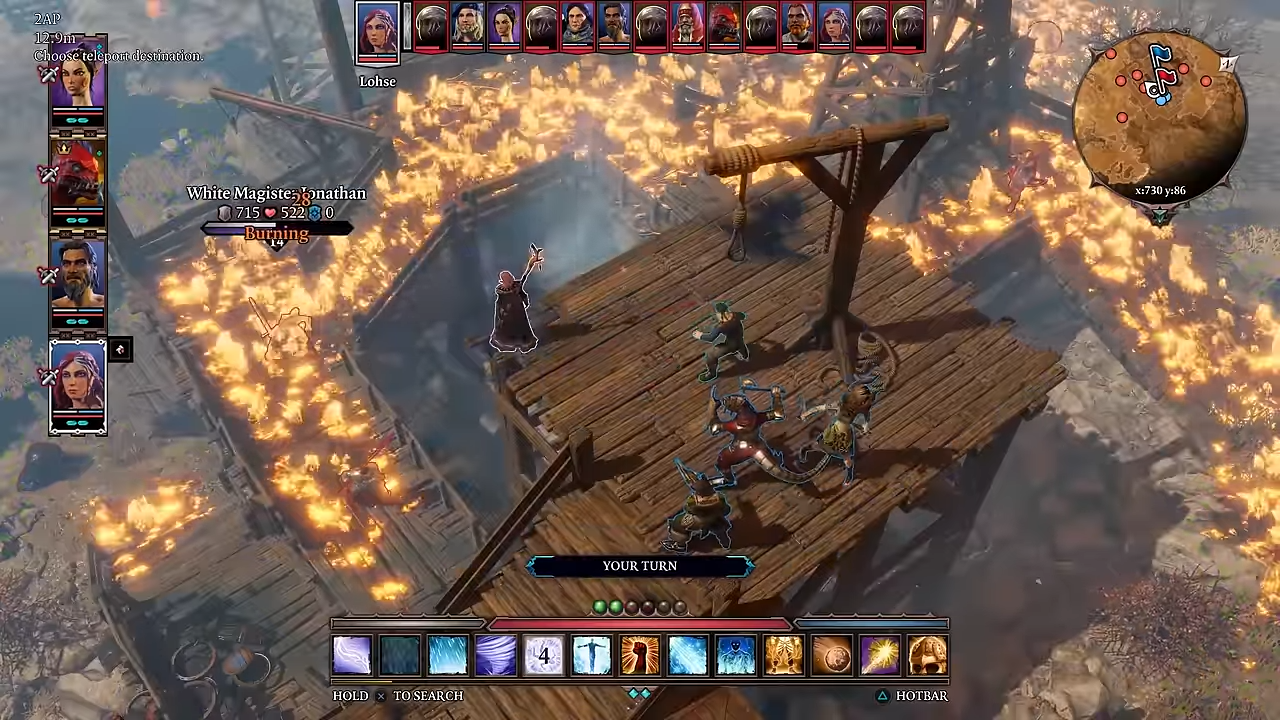This screenshot has width=1280, height=720.
Task: Use the brown boulder skill
Action: pyautogui.click(x=832, y=656)
